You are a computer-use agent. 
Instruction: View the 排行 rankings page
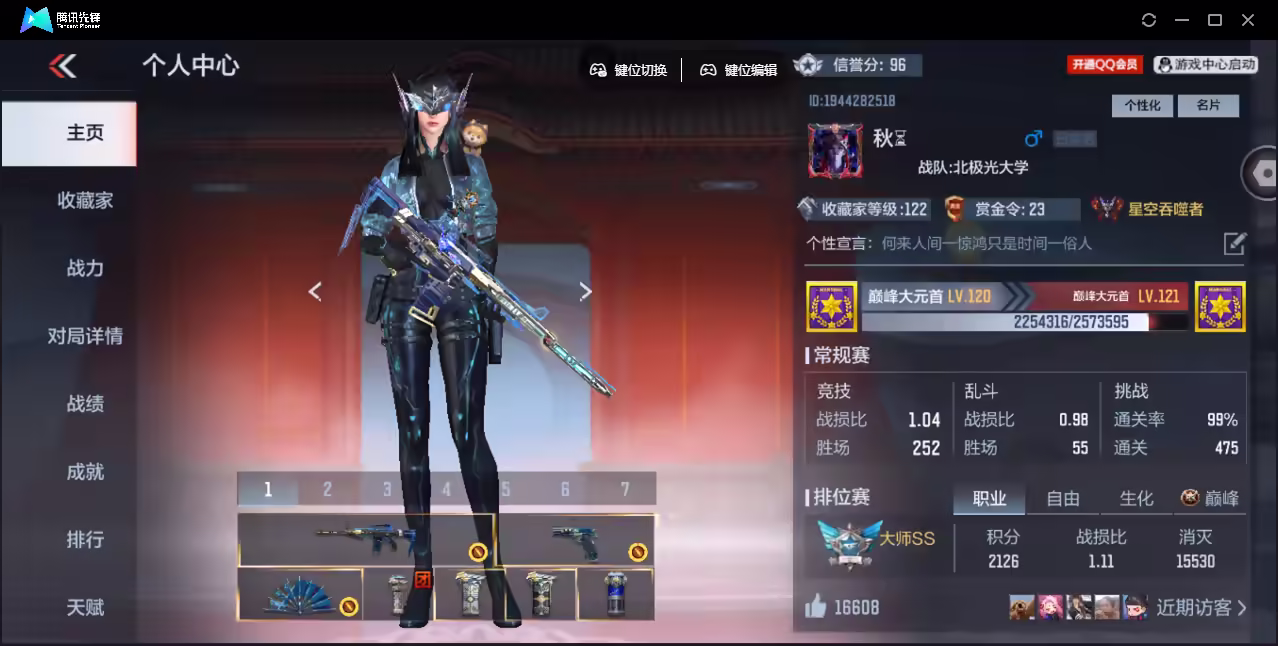coord(85,540)
